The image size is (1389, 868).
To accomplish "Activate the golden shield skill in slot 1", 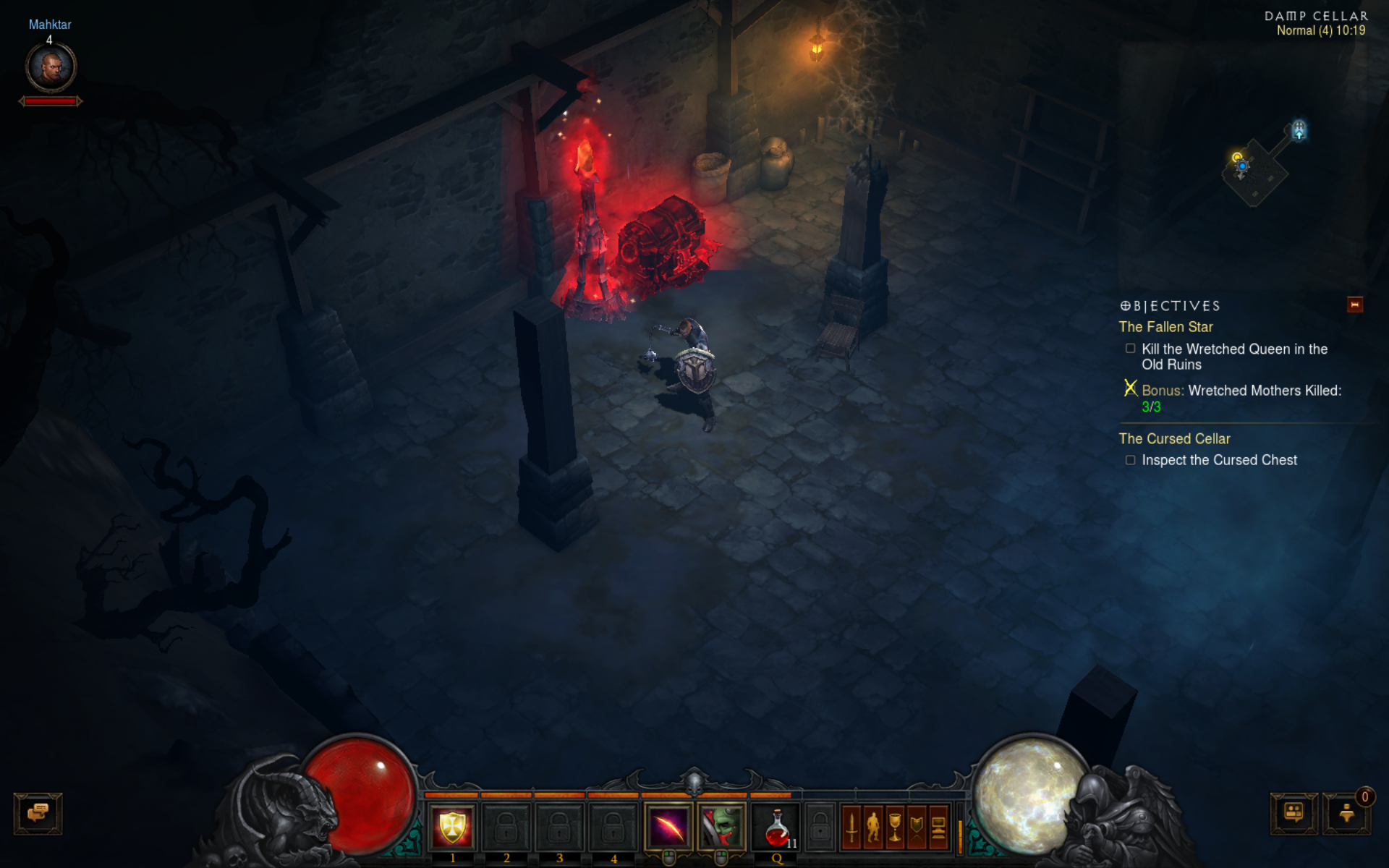I will point(452,827).
